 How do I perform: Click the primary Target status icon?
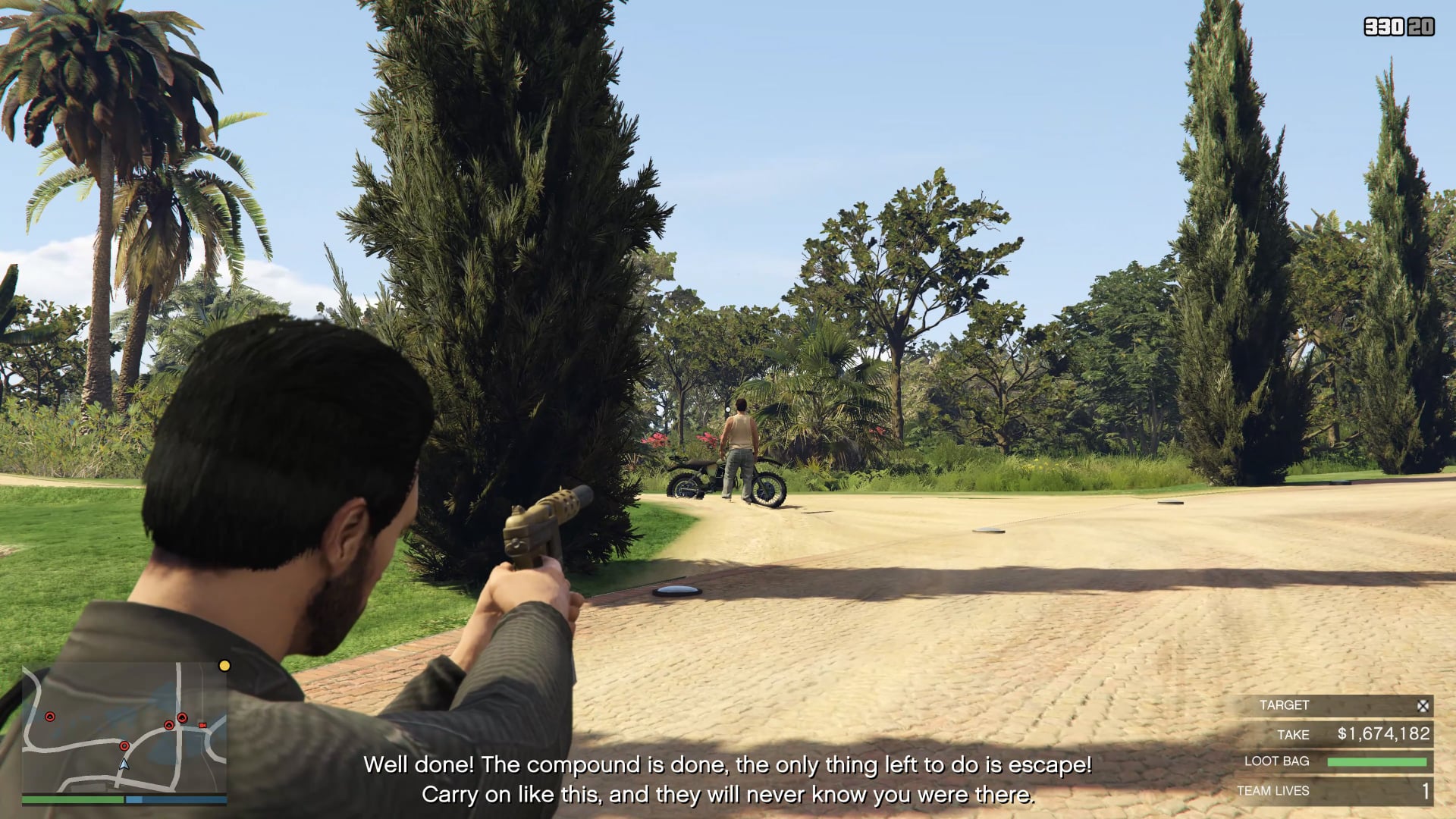coord(1423,706)
